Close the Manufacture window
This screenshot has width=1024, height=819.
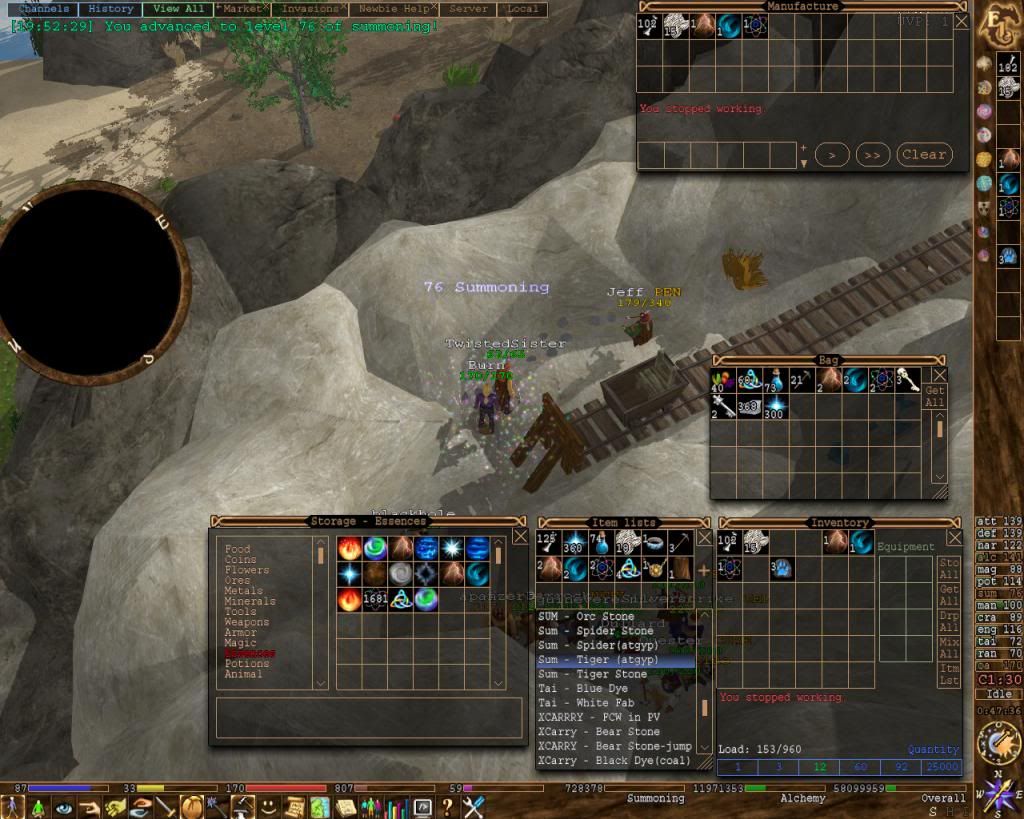(x=961, y=21)
